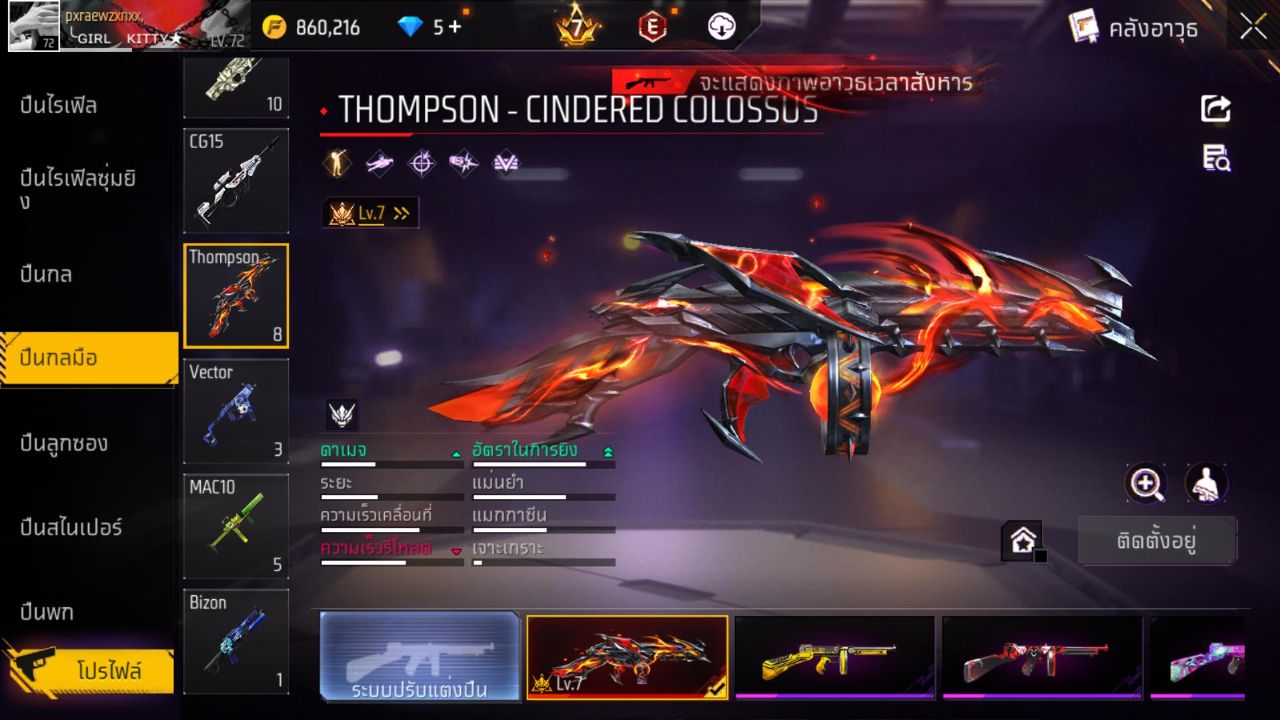Click the crosshair accuracy attribute icon
Viewport: 1280px width, 720px height.
click(420, 163)
